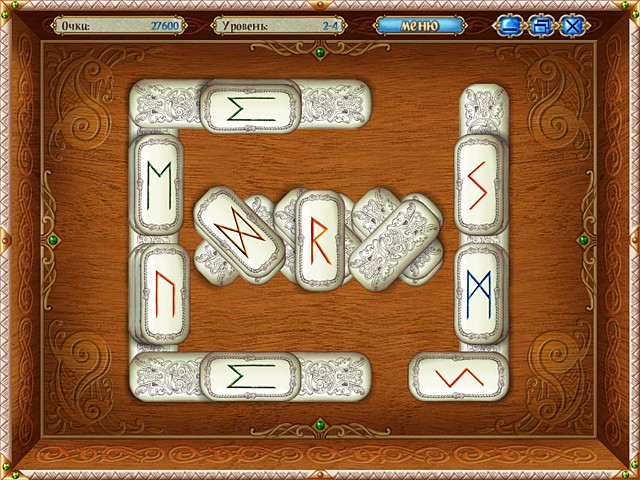Pick the tile with the blue M rune
The width and height of the screenshot is (640, 480).
(478, 291)
